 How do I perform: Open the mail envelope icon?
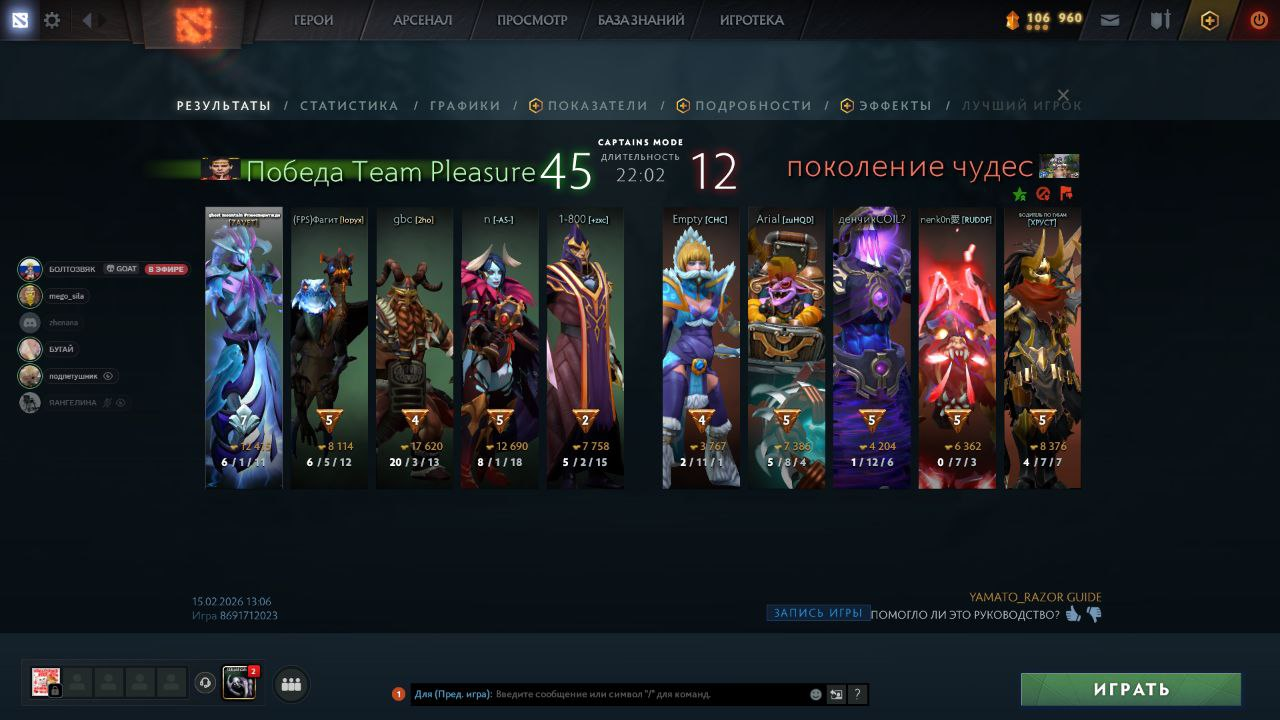point(1110,20)
